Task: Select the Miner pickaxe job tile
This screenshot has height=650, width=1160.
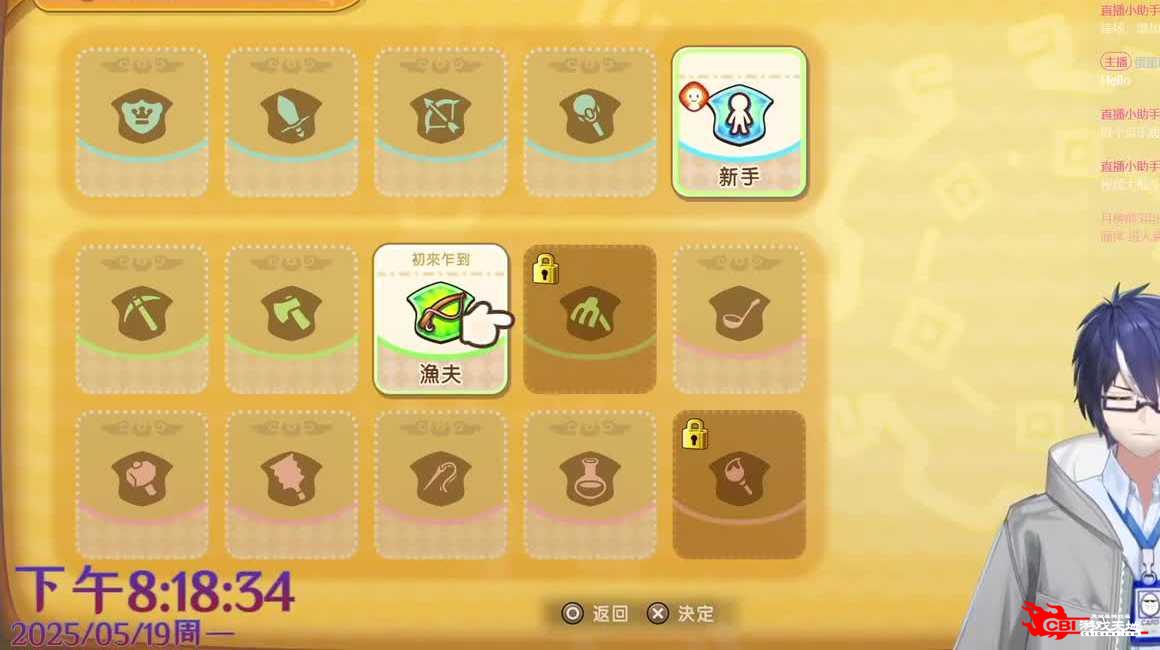Action: point(142,319)
